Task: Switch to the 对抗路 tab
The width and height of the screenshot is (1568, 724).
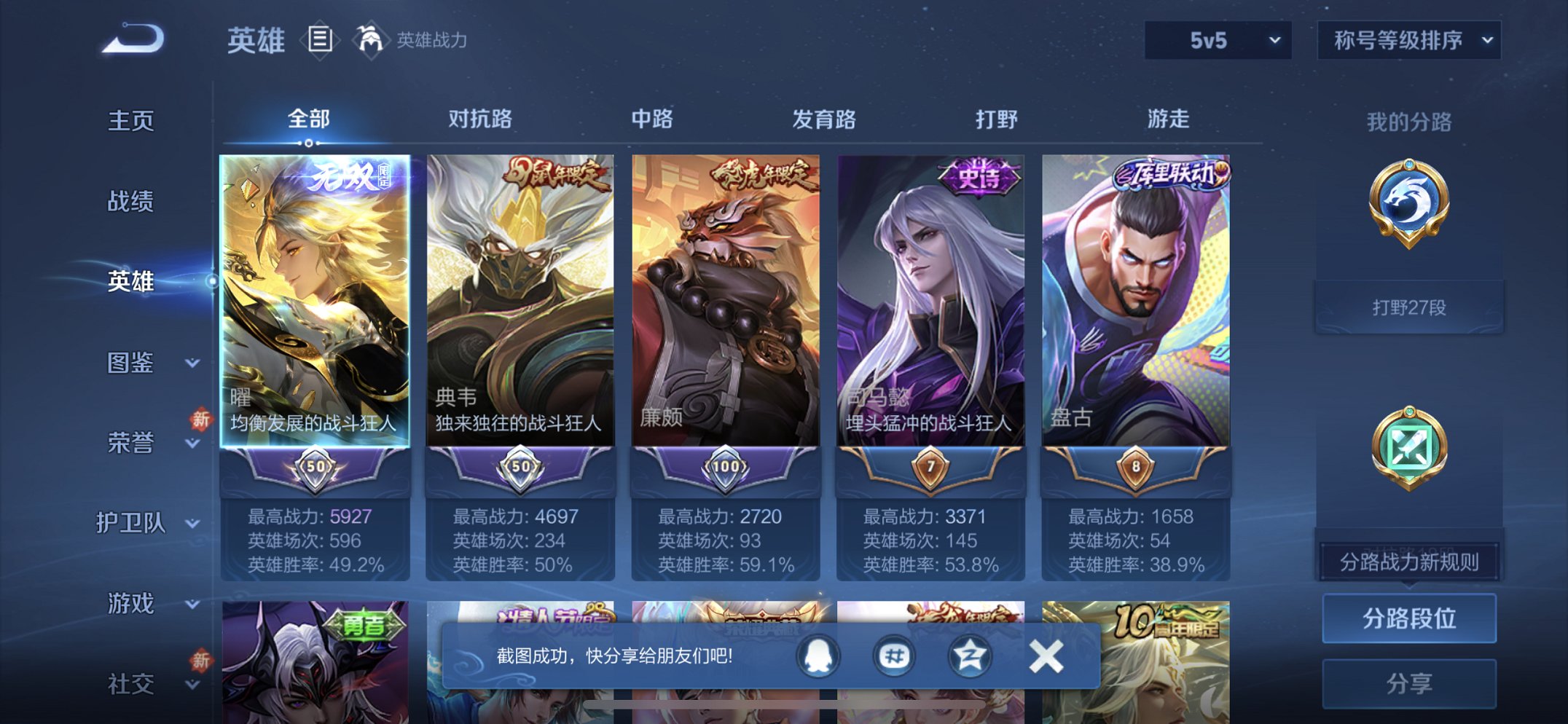Action: 478,119
